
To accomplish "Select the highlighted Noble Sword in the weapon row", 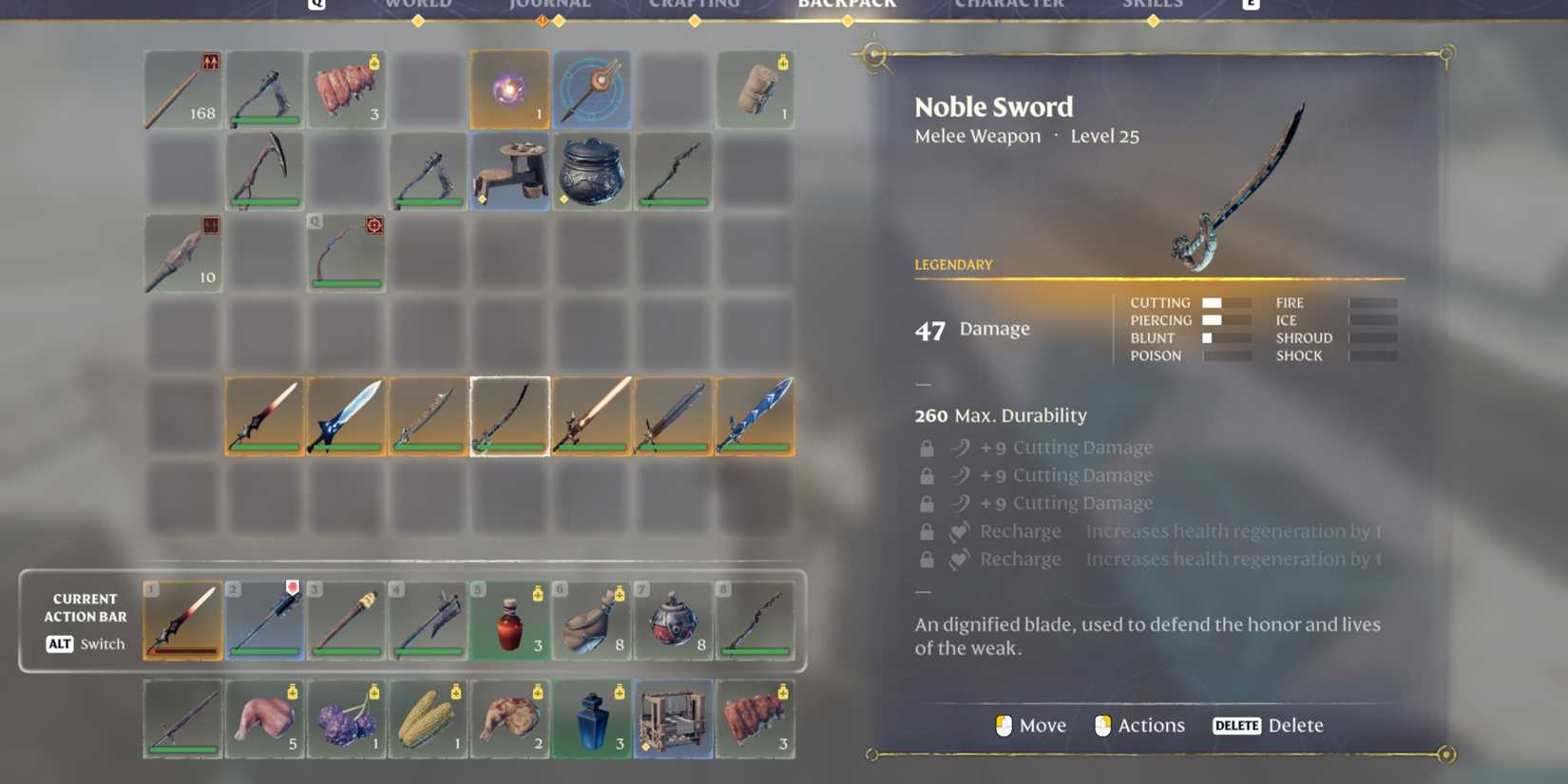I will pos(509,415).
